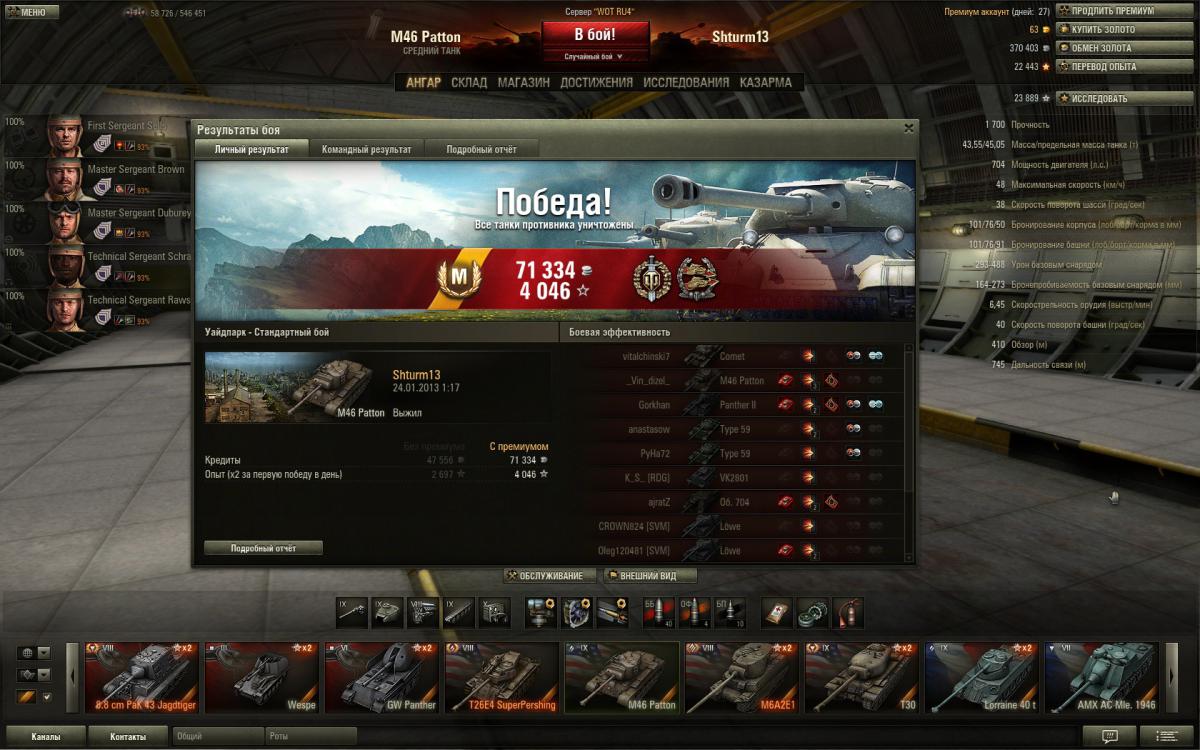Go to the Склад section
Screen dimensions: 1200x750
click(x=469, y=83)
